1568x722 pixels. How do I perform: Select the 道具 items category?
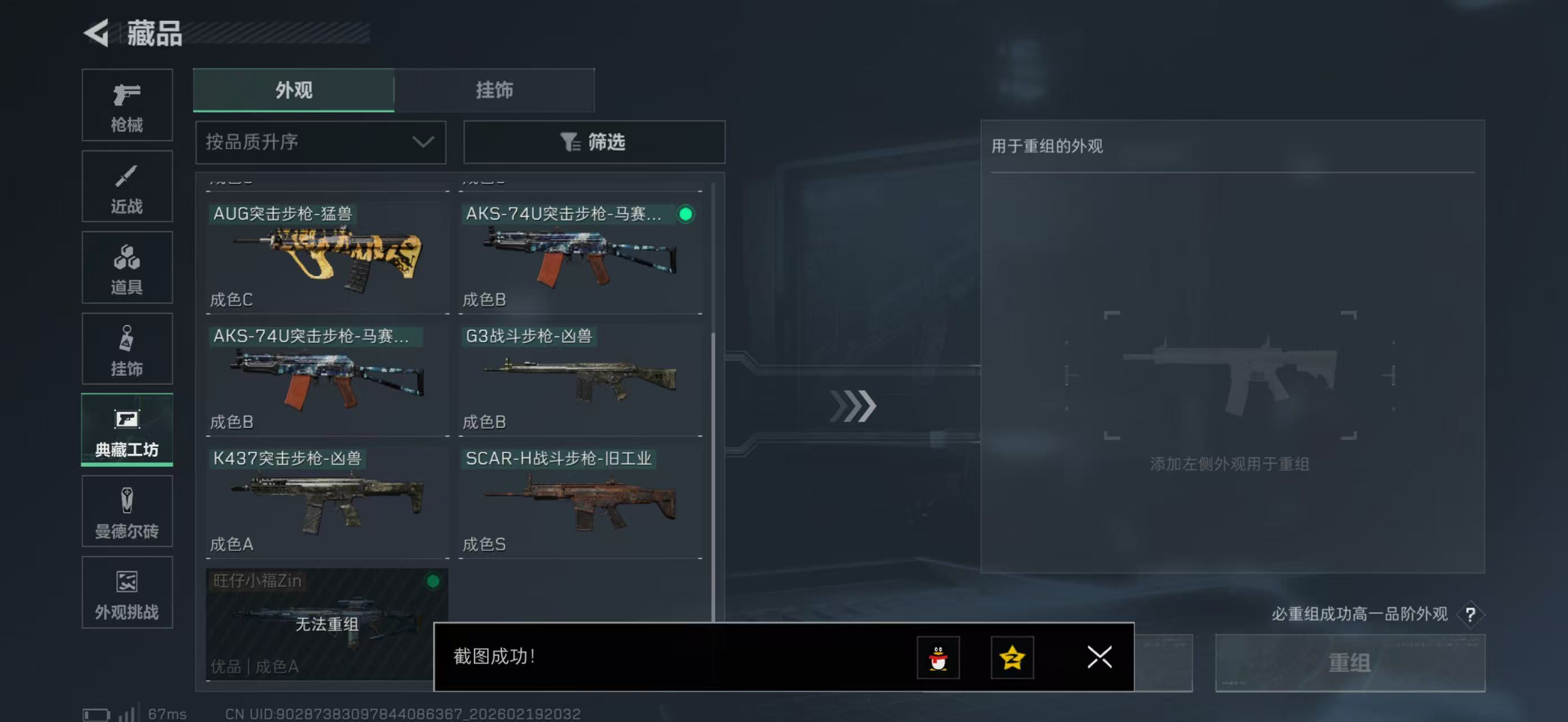click(127, 267)
